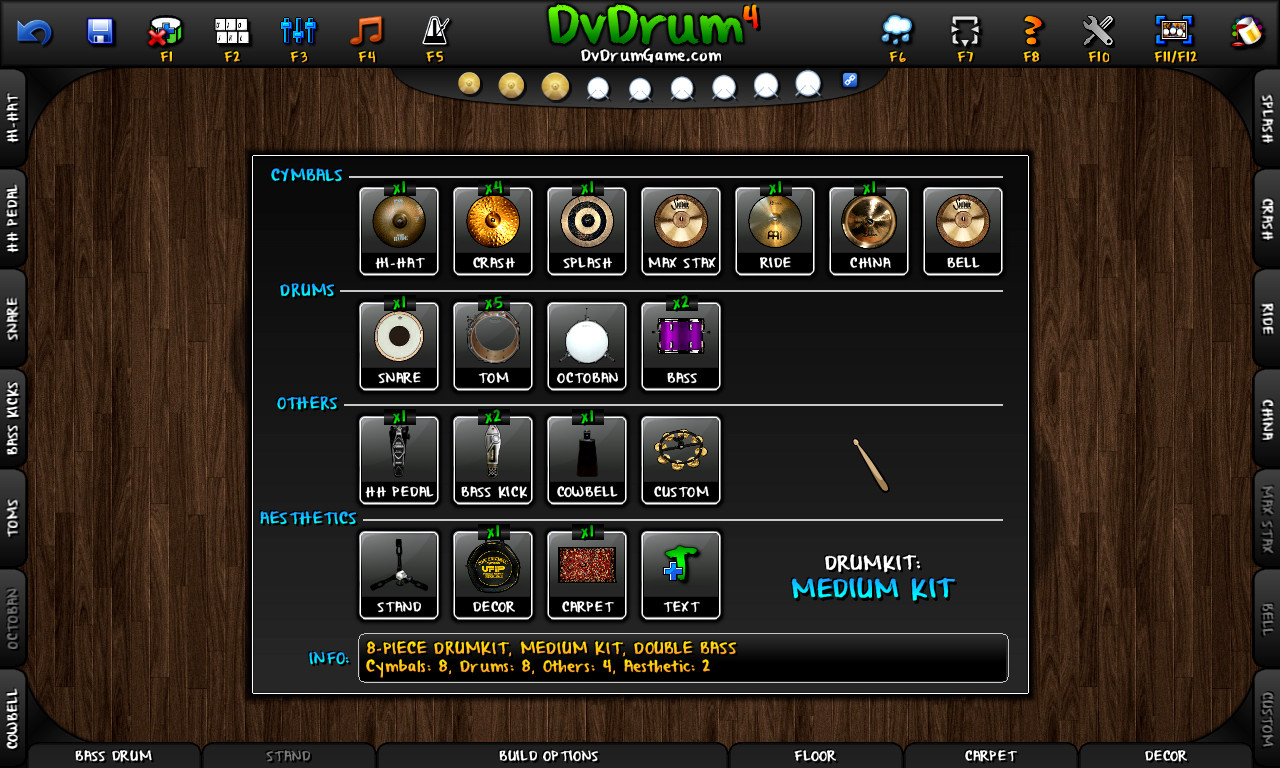Switch to the Build Options tab
Screen dimensions: 1280x768
pyautogui.click(x=548, y=756)
